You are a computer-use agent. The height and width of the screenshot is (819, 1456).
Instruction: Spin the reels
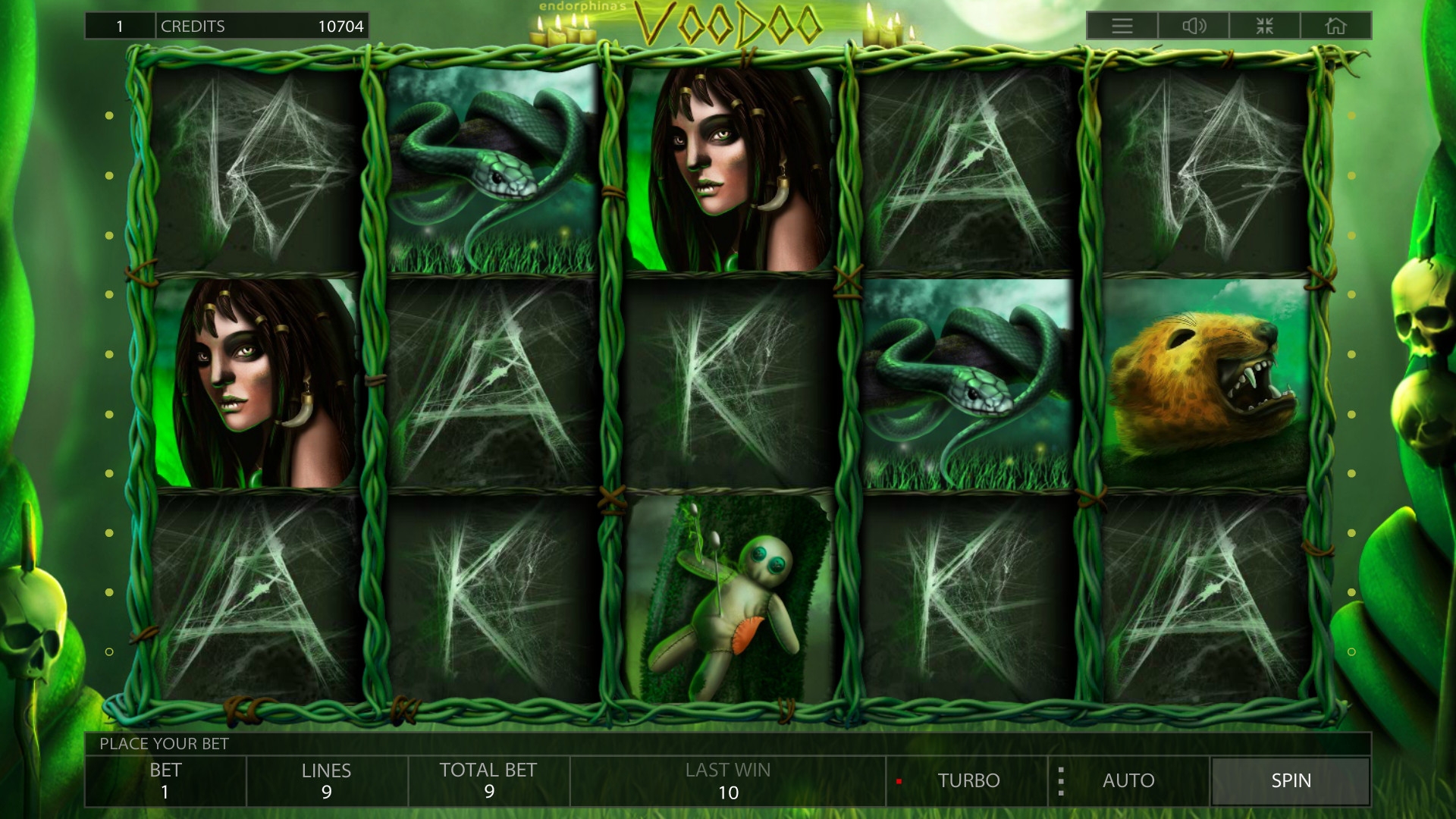1290,780
